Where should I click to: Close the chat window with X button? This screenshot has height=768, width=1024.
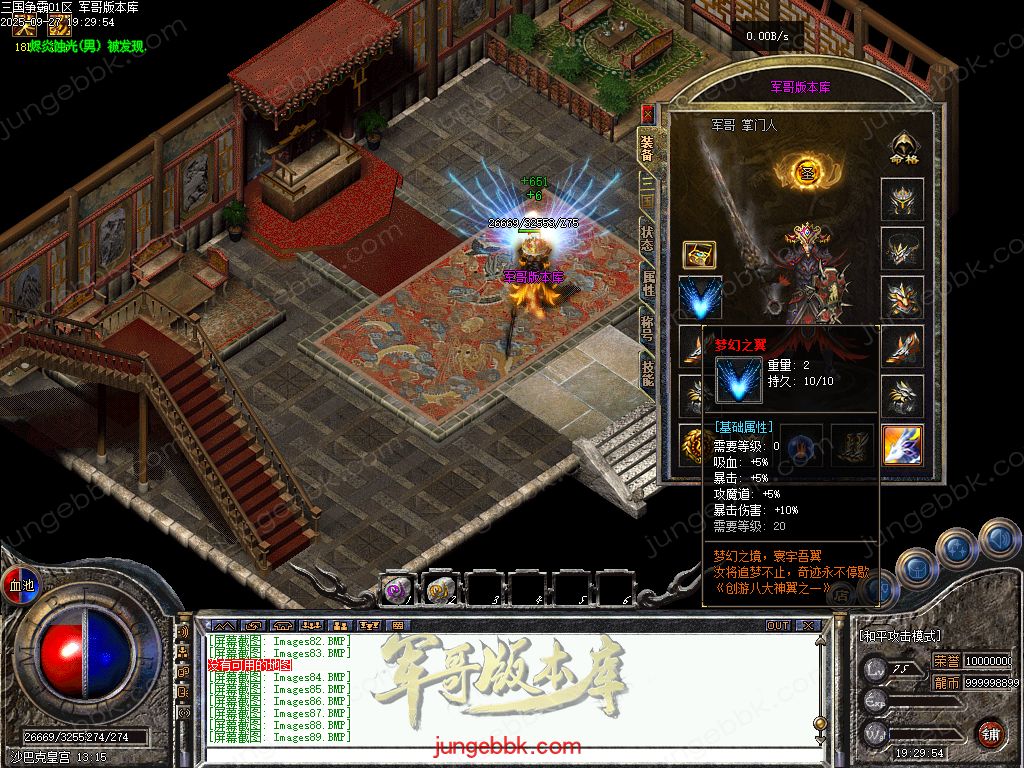(x=807, y=625)
